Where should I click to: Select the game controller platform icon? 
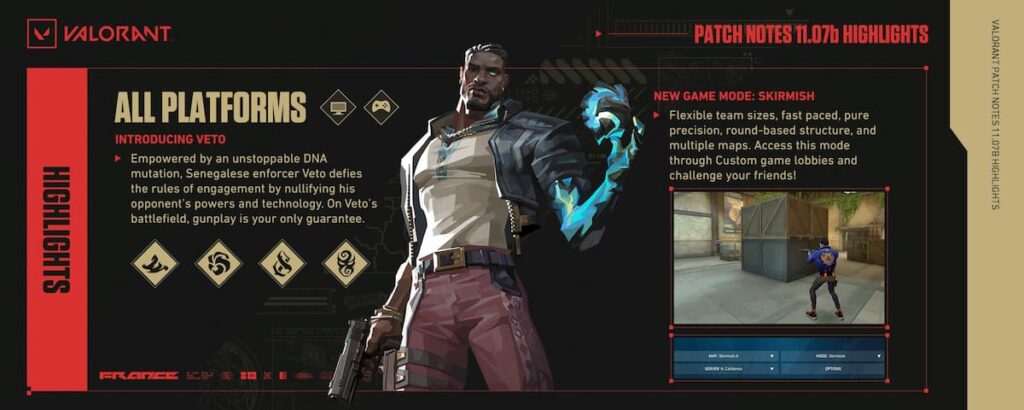[381, 107]
